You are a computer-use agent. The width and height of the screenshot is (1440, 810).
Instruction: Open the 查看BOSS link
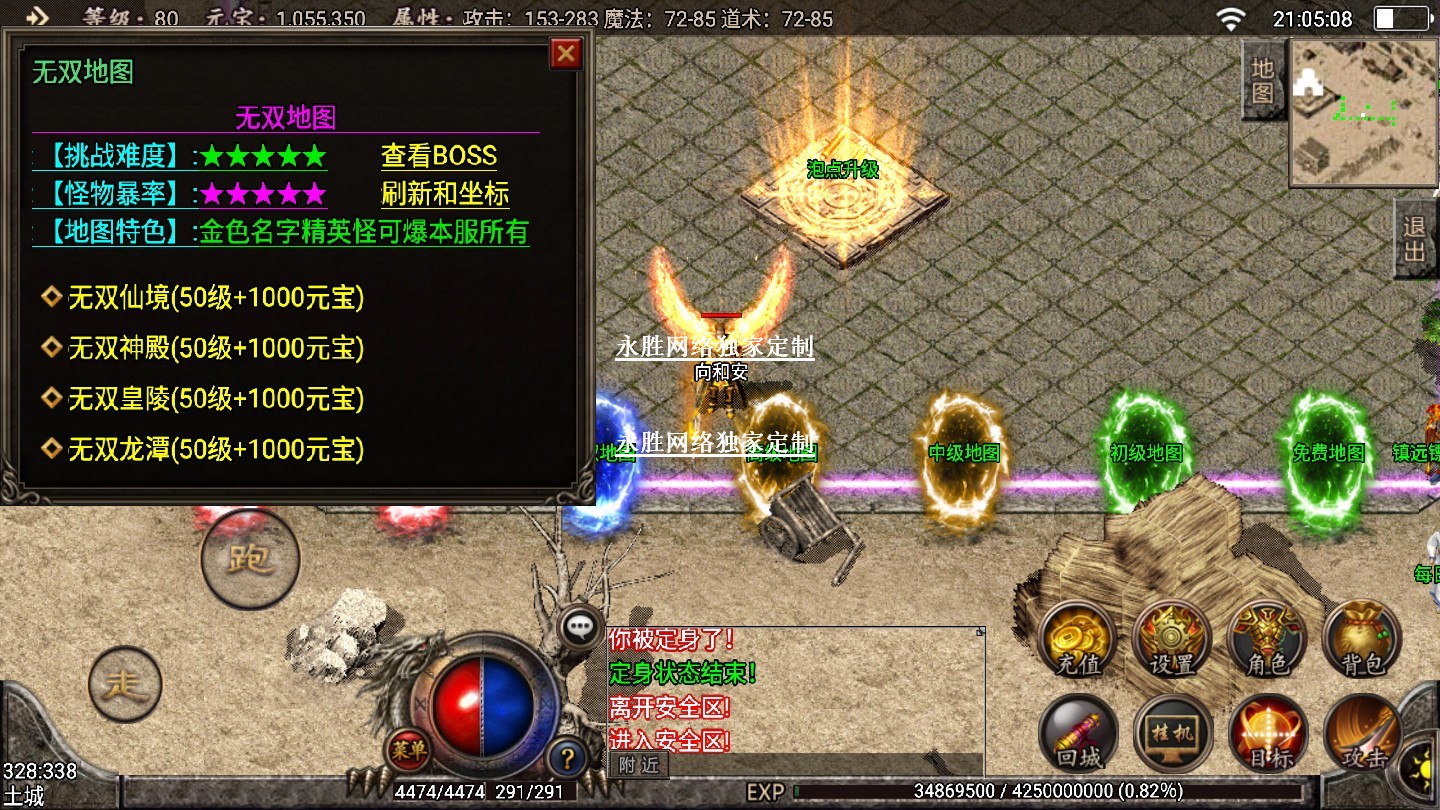[438, 156]
